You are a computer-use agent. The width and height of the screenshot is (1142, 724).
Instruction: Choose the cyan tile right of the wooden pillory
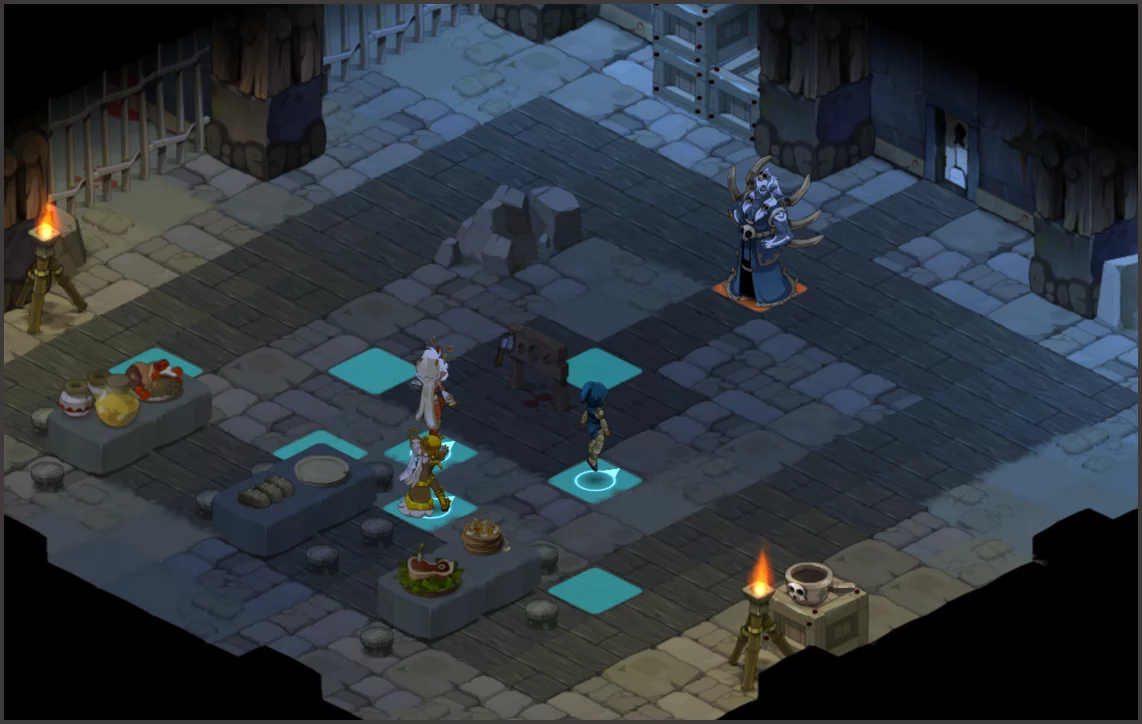click(604, 367)
